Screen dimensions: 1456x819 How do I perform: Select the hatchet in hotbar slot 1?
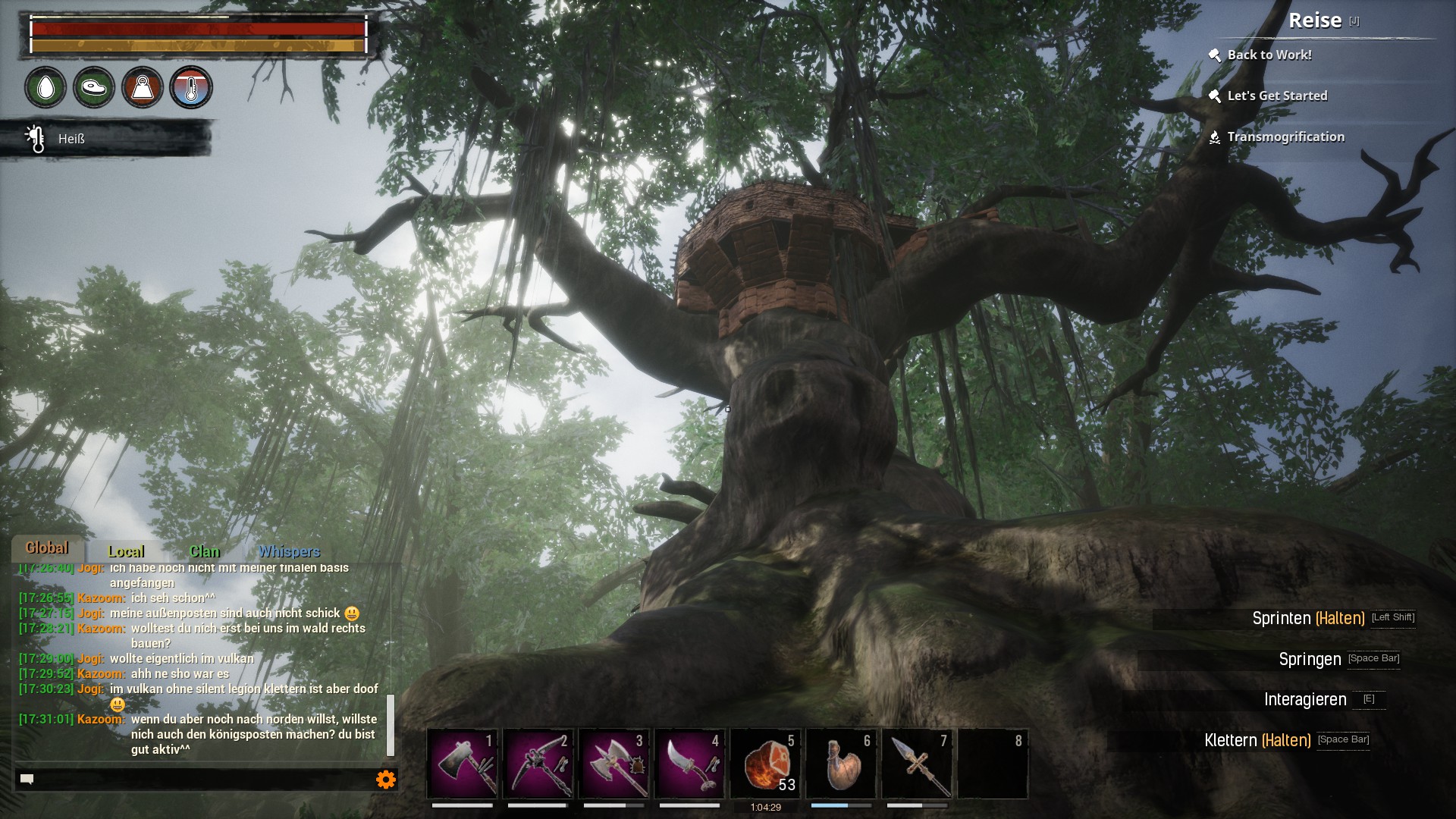[463, 763]
